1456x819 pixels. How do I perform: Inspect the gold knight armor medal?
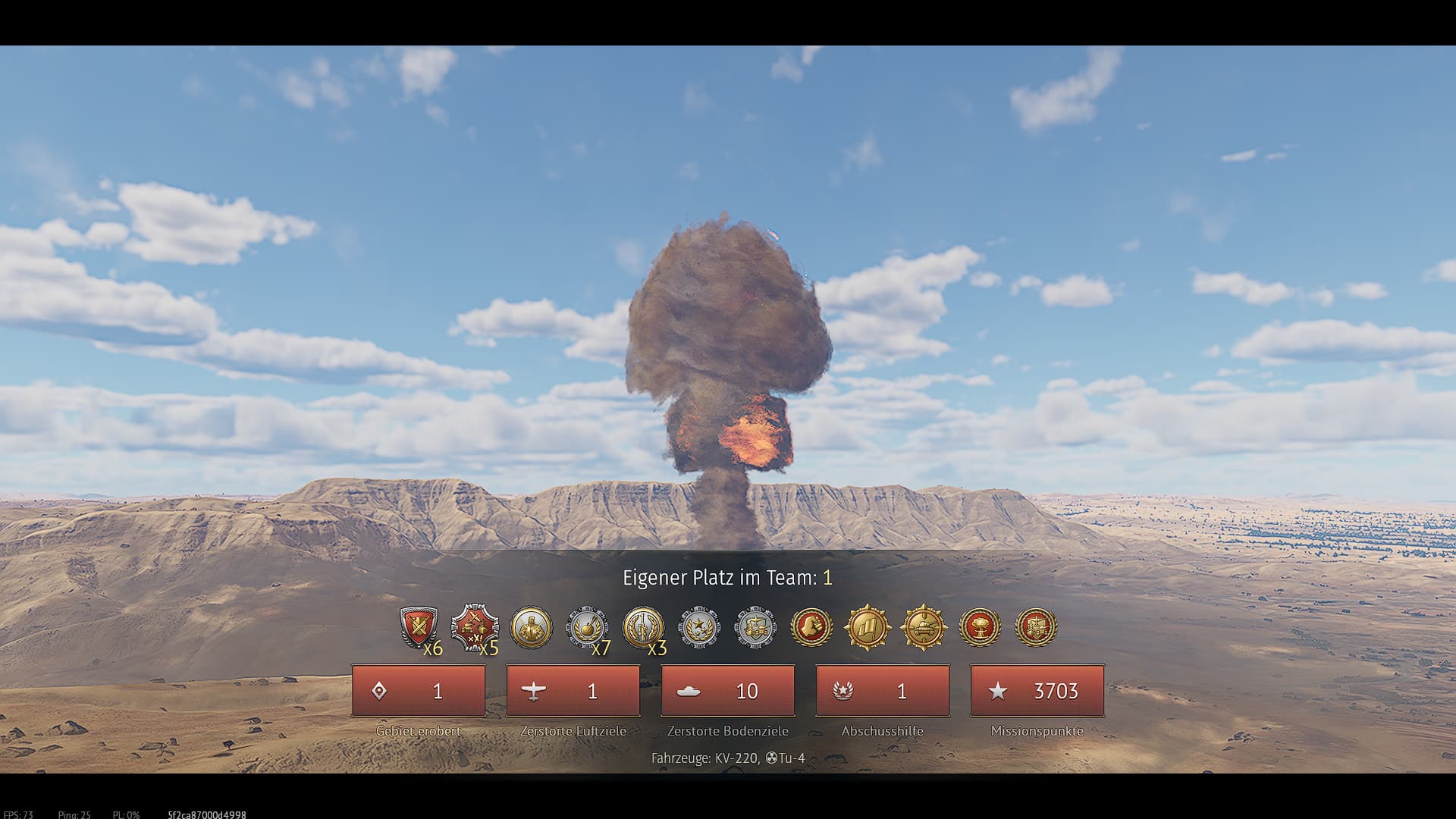point(531,628)
